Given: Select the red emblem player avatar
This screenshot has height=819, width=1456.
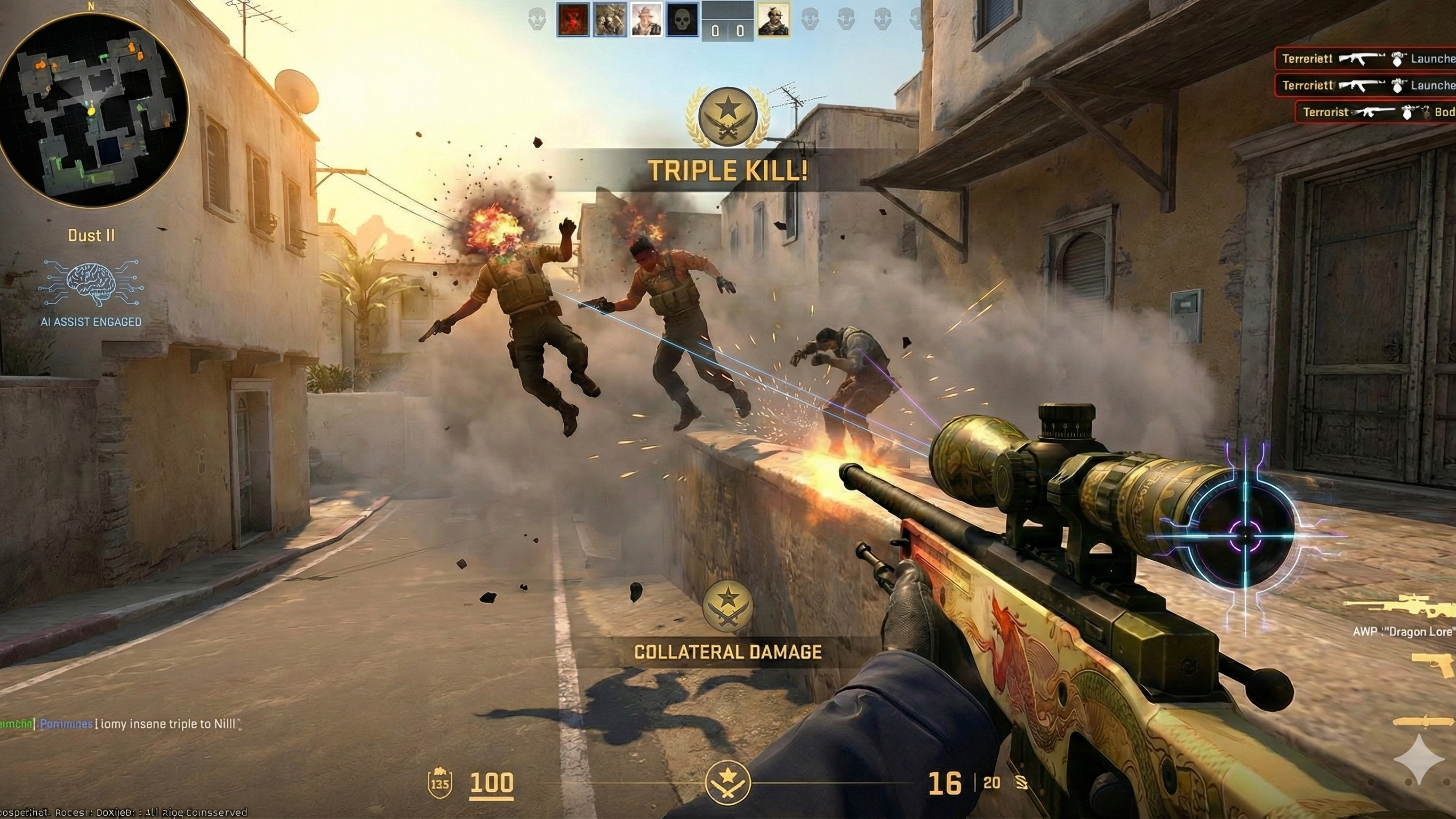Looking at the screenshot, I should pyautogui.click(x=573, y=19).
